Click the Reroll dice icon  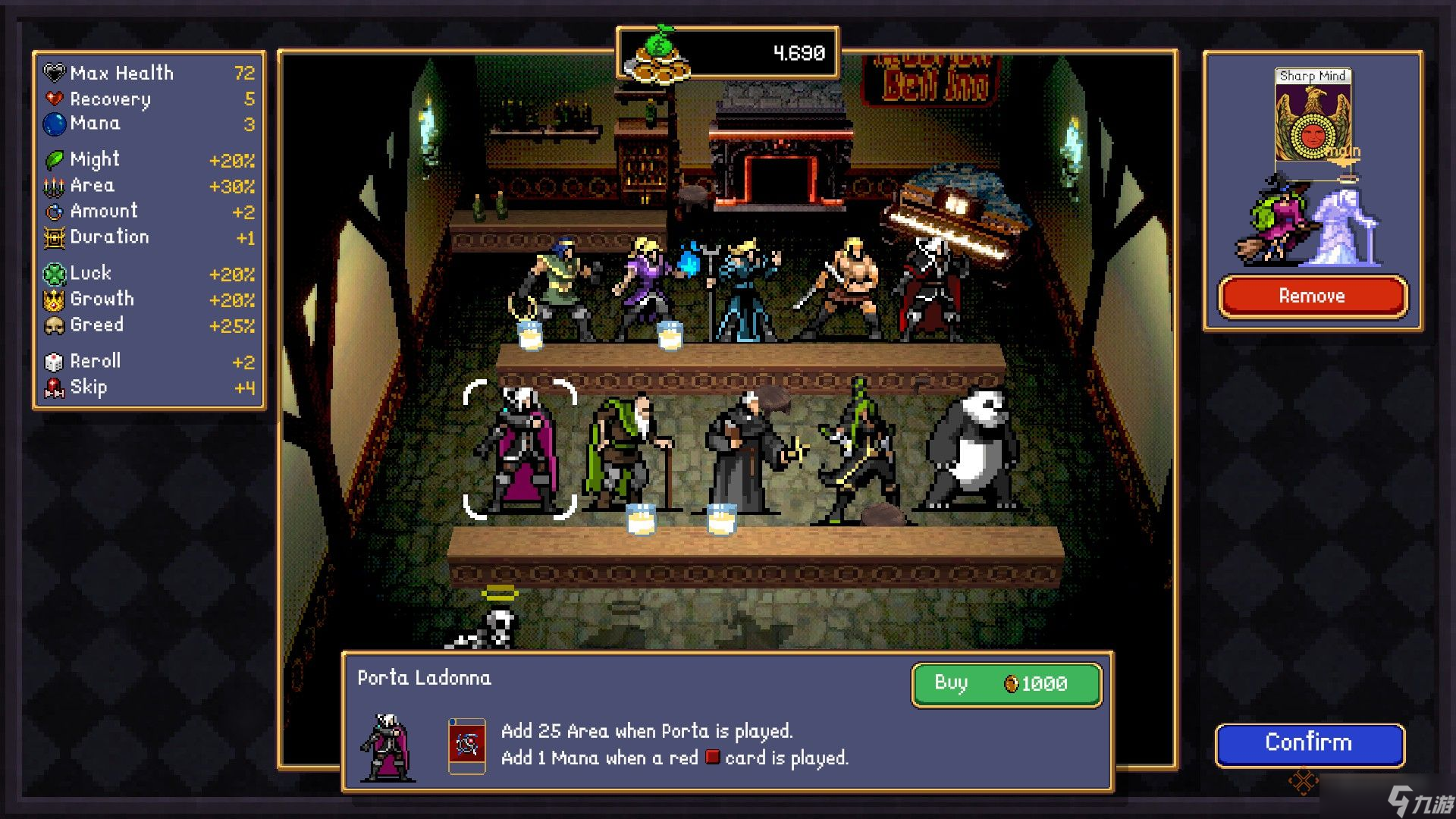point(53,361)
